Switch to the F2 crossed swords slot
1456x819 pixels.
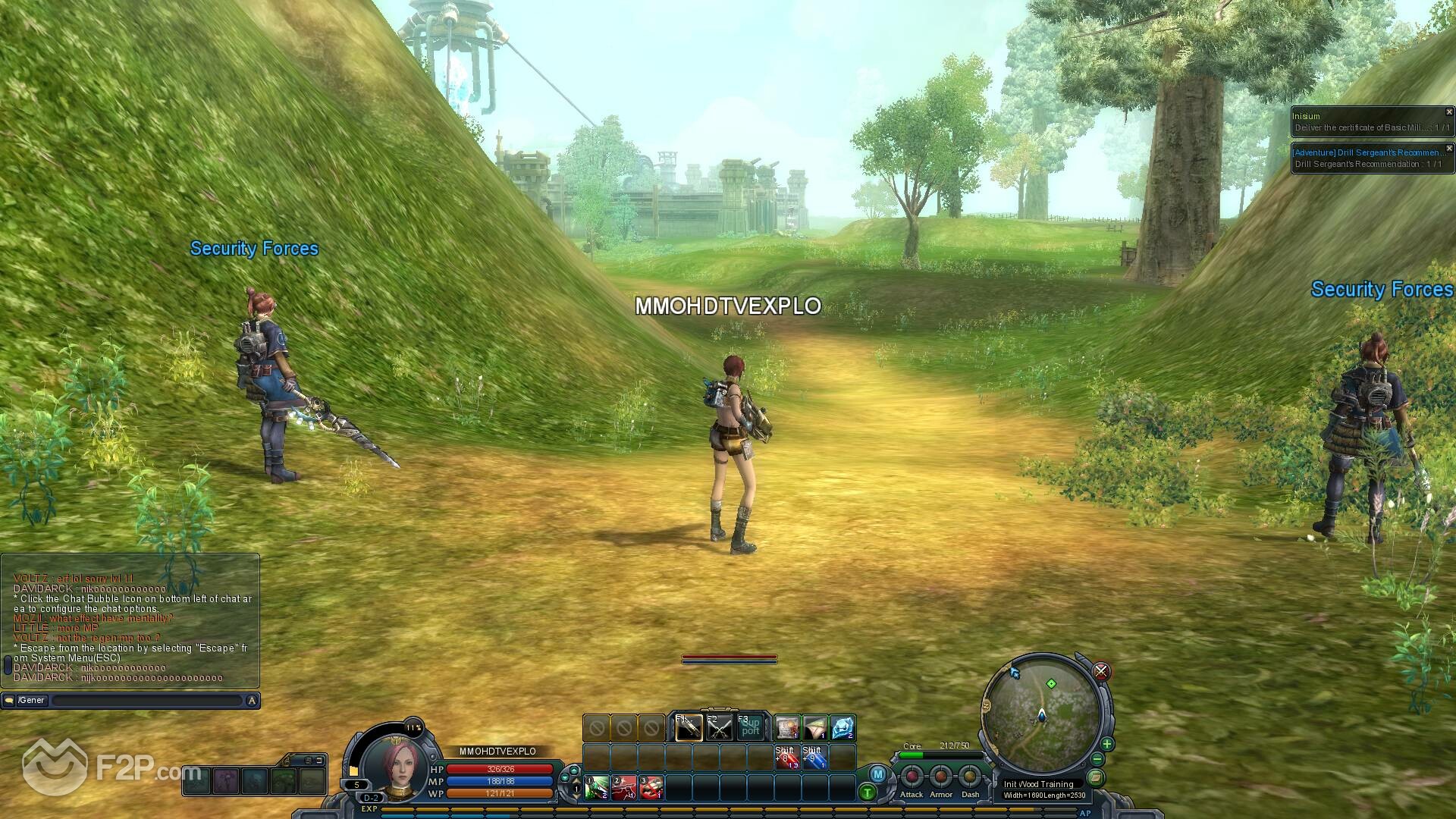tap(719, 728)
